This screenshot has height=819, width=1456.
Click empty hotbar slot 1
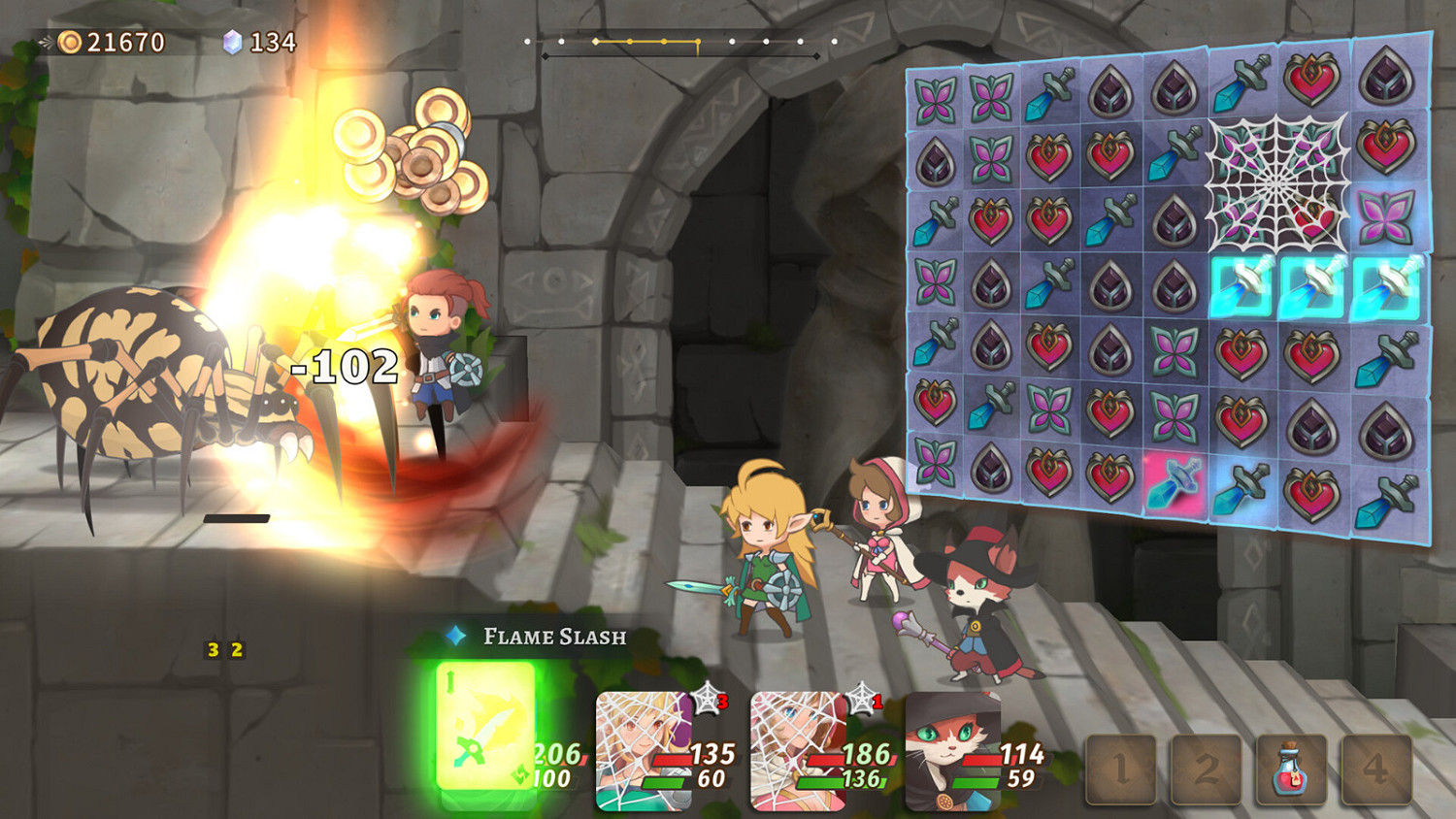pyautogui.click(x=1121, y=770)
